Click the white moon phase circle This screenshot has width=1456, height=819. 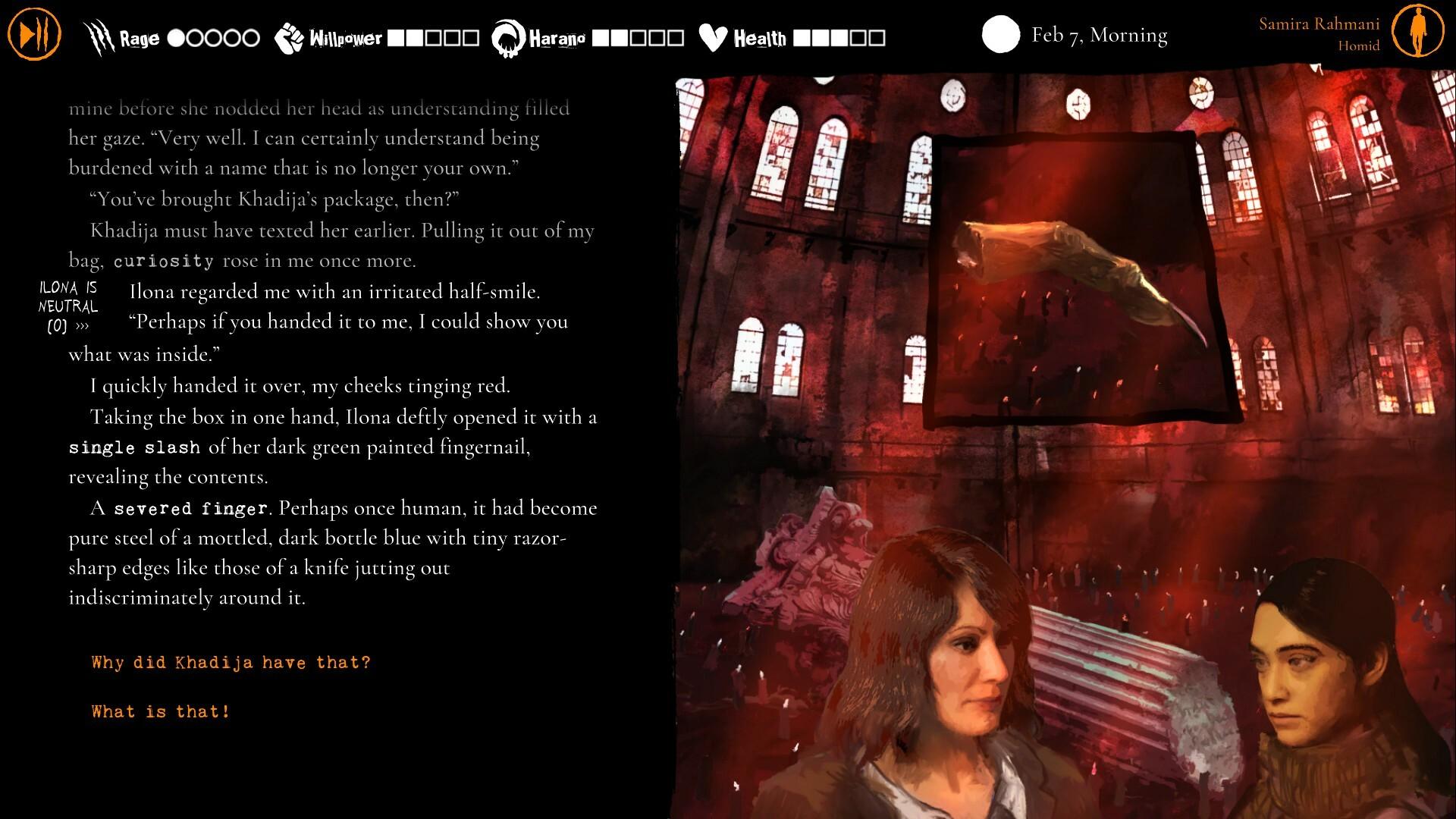[x=1002, y=33]
